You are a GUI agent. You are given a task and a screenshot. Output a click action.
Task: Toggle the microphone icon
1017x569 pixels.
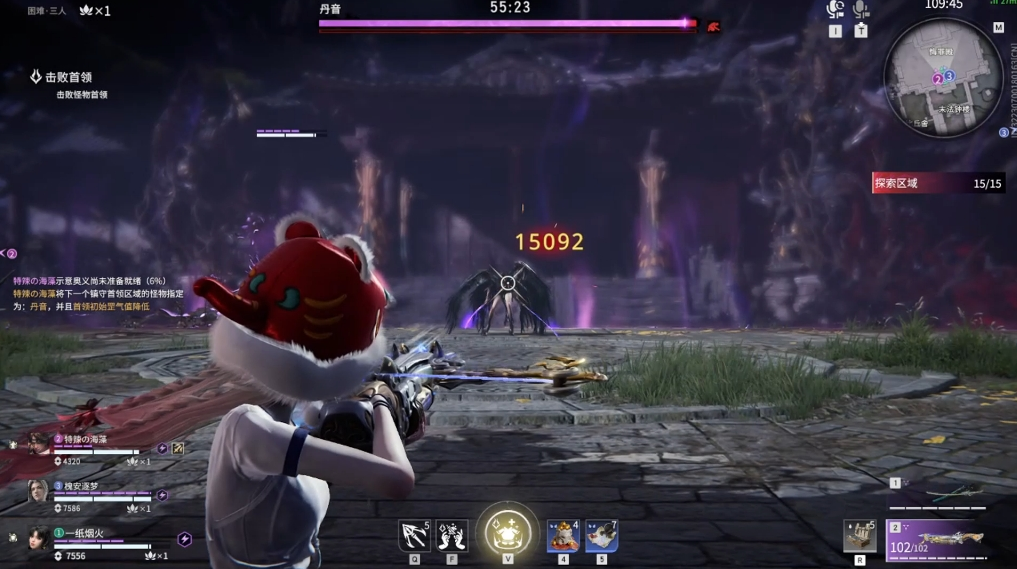coord(861,10)
